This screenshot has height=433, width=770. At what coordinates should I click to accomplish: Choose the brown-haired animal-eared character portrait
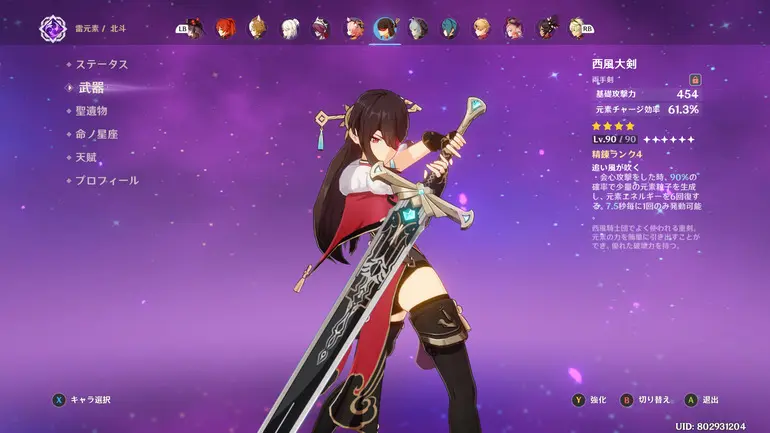click(258, 28)
